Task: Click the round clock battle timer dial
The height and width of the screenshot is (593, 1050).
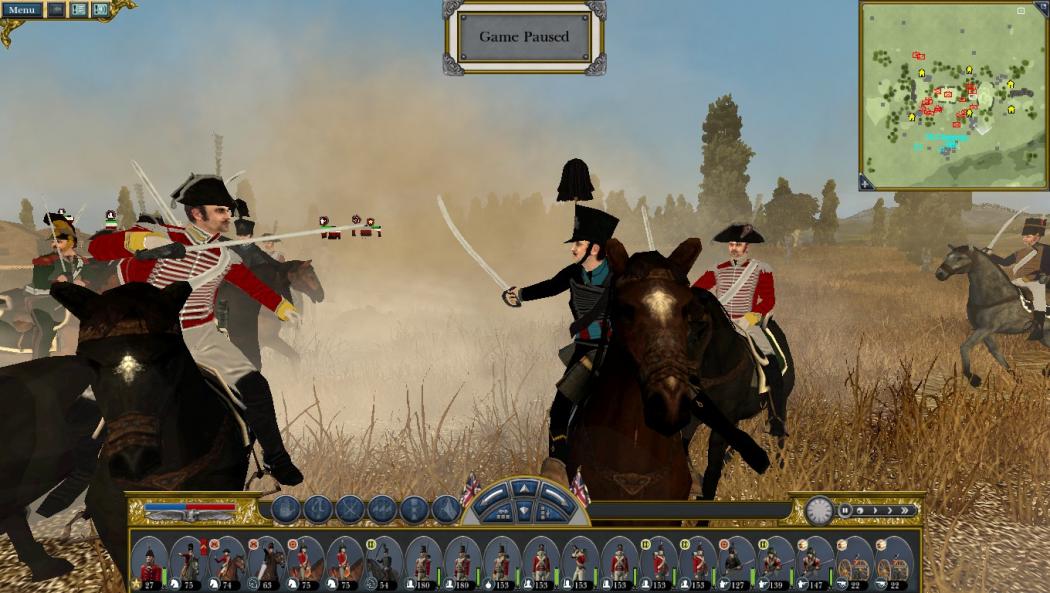Action: click(819, 510)
